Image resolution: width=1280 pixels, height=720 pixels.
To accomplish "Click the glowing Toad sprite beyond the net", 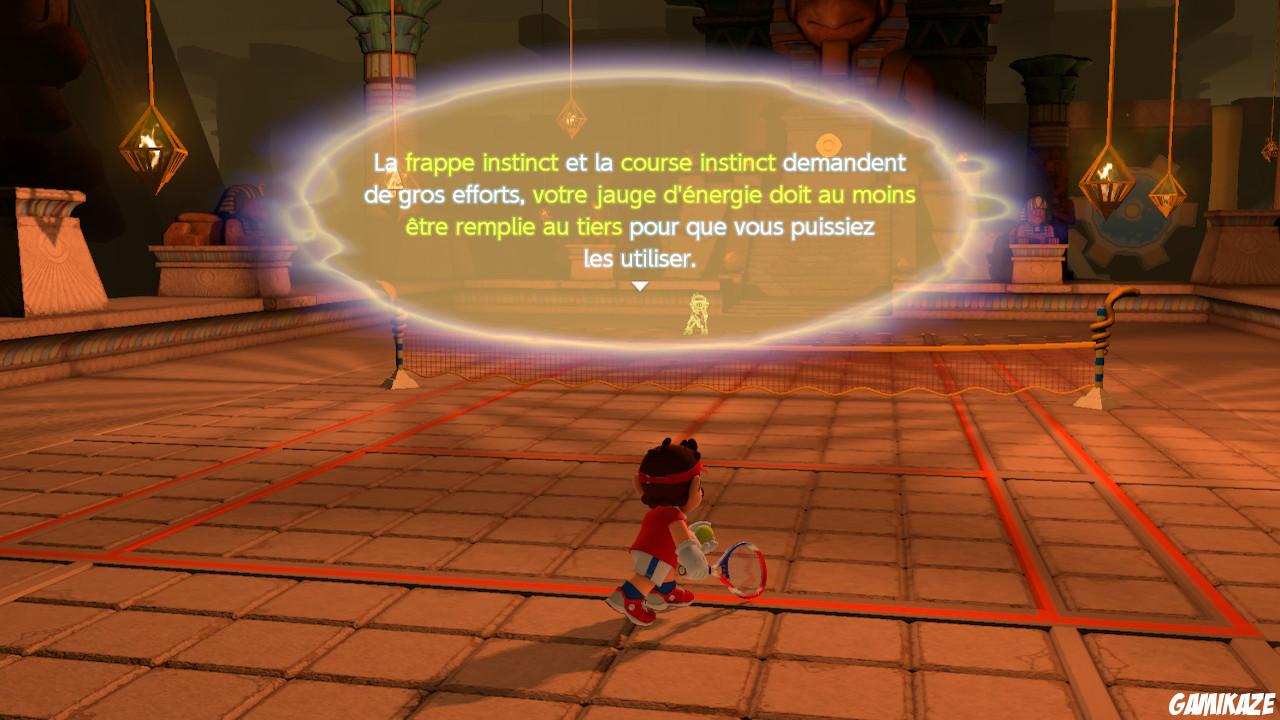I will pyautogui.click(x=697, y=311).
